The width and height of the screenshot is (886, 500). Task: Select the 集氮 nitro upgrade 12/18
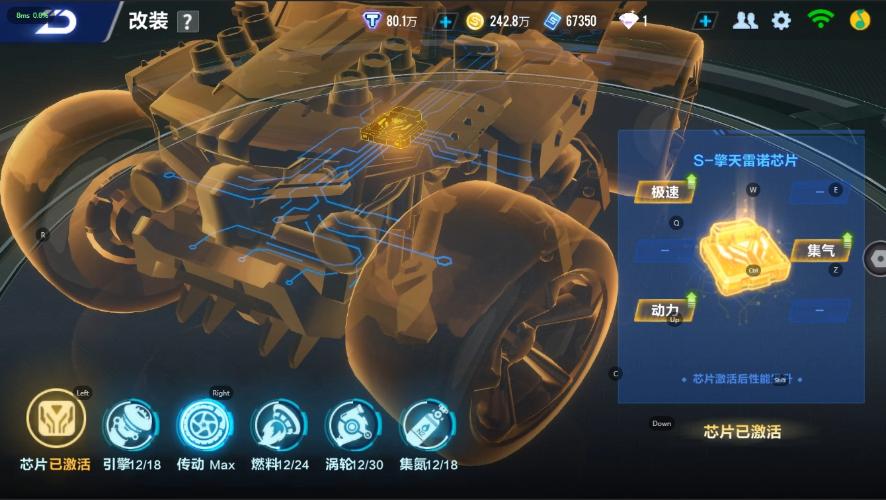[x=426, y=424]
